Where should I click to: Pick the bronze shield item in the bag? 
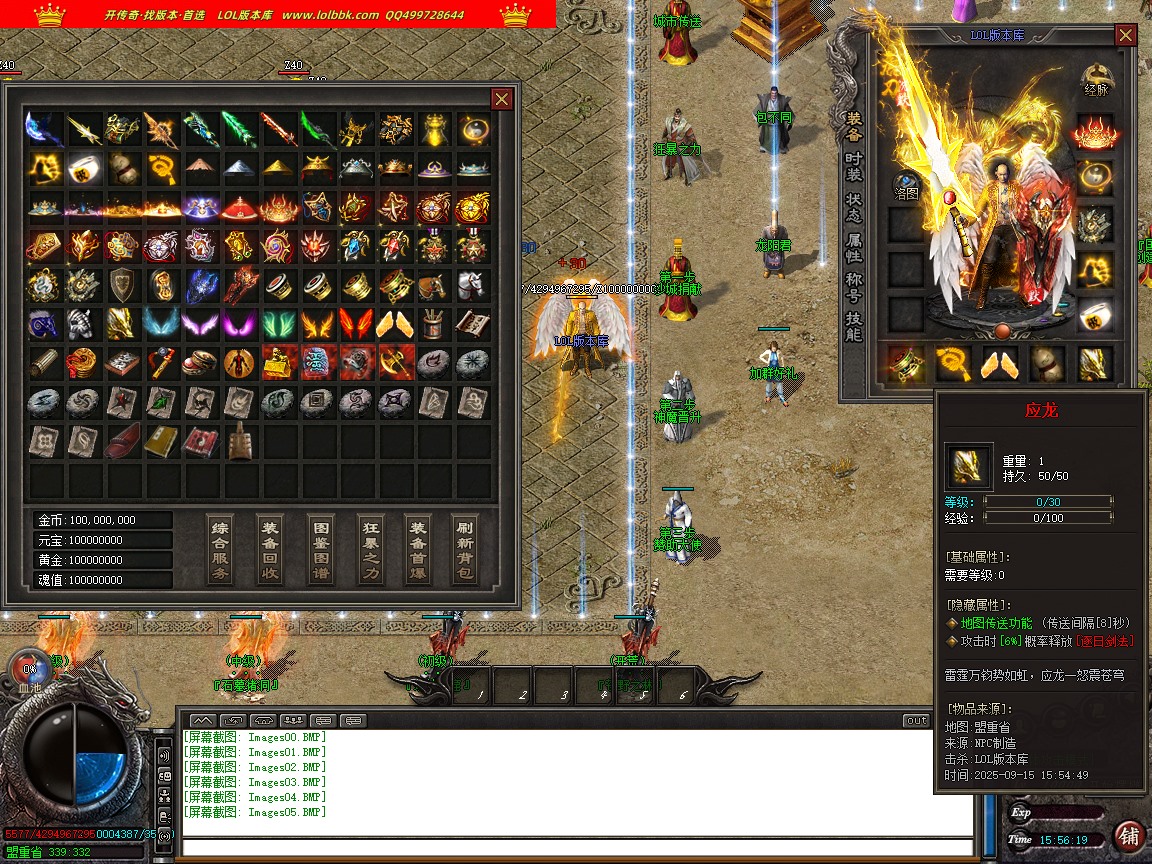[x=122, y=284]
